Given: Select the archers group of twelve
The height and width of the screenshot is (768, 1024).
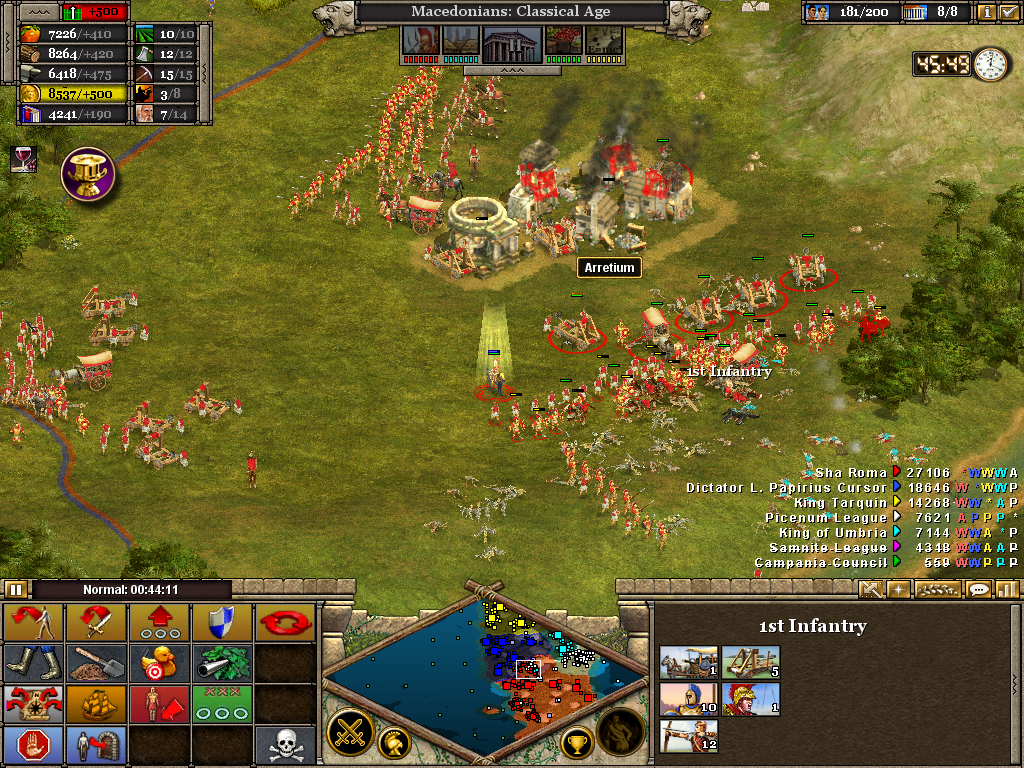Looking at the screenshot, I should pyautogui.click(x=688, y=738).
